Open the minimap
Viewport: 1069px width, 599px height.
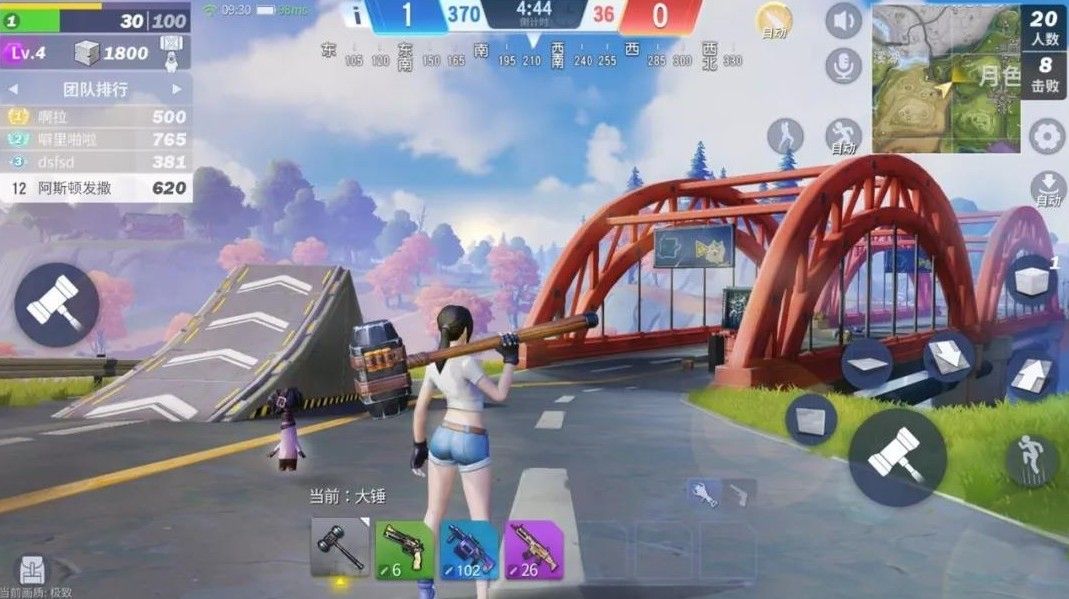[x=945, y=77]
